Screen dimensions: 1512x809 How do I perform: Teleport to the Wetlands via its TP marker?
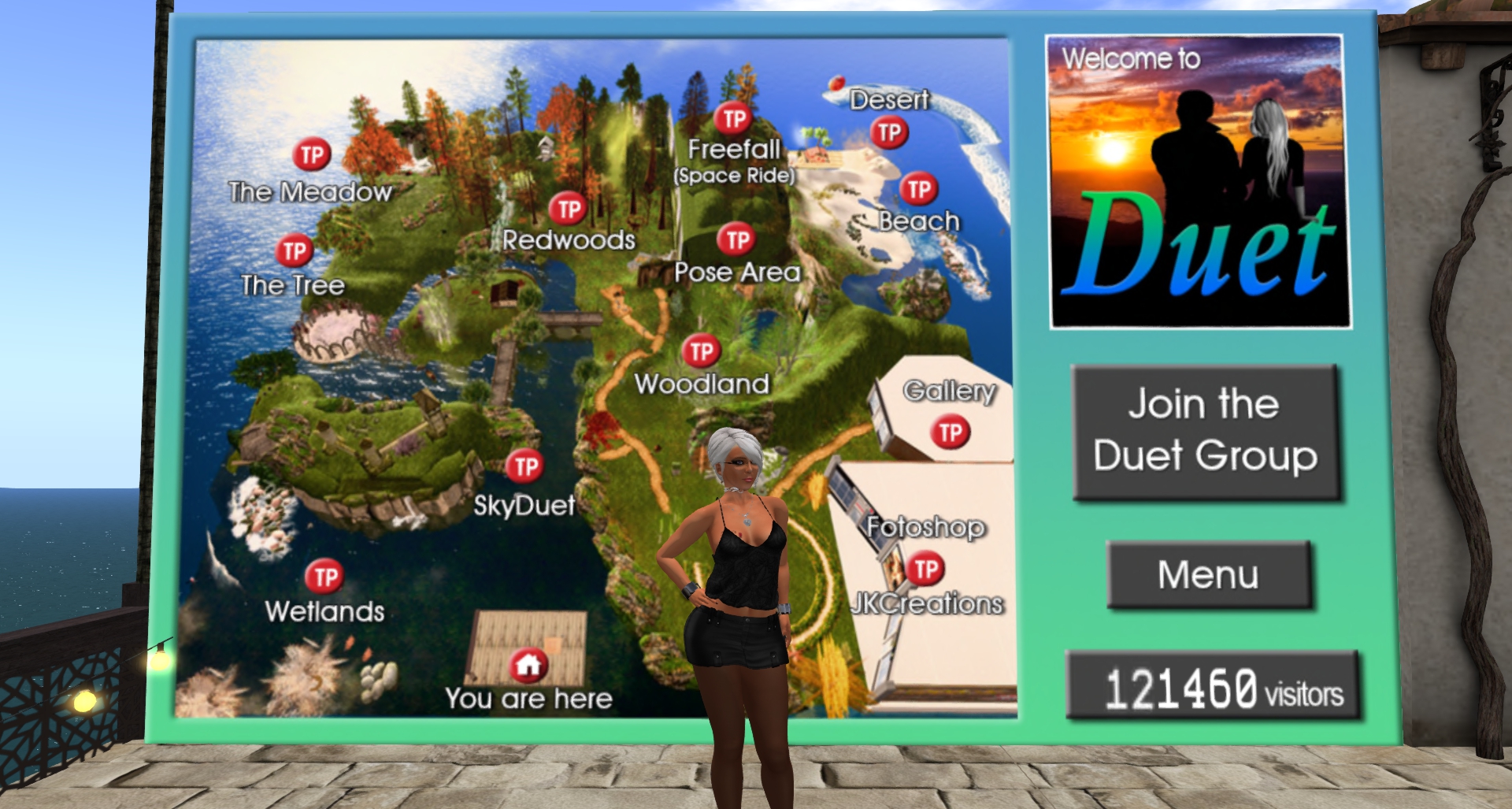(324, 577)
